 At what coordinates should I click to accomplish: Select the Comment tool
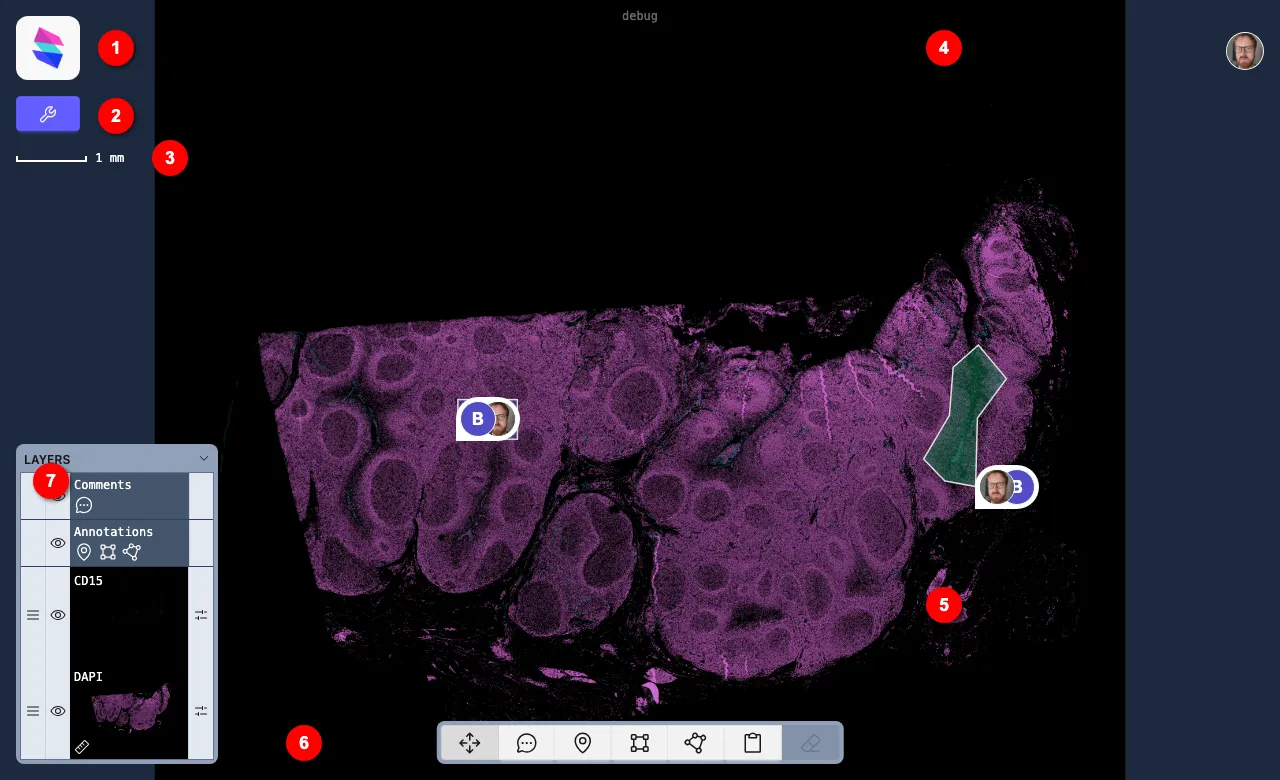(526, 743)
